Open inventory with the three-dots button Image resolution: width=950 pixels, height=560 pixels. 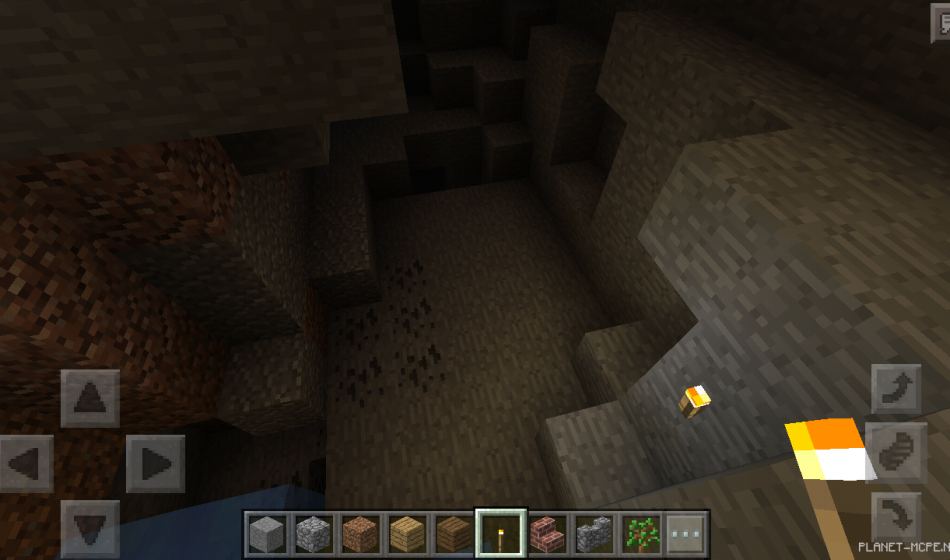pos(686,533)
